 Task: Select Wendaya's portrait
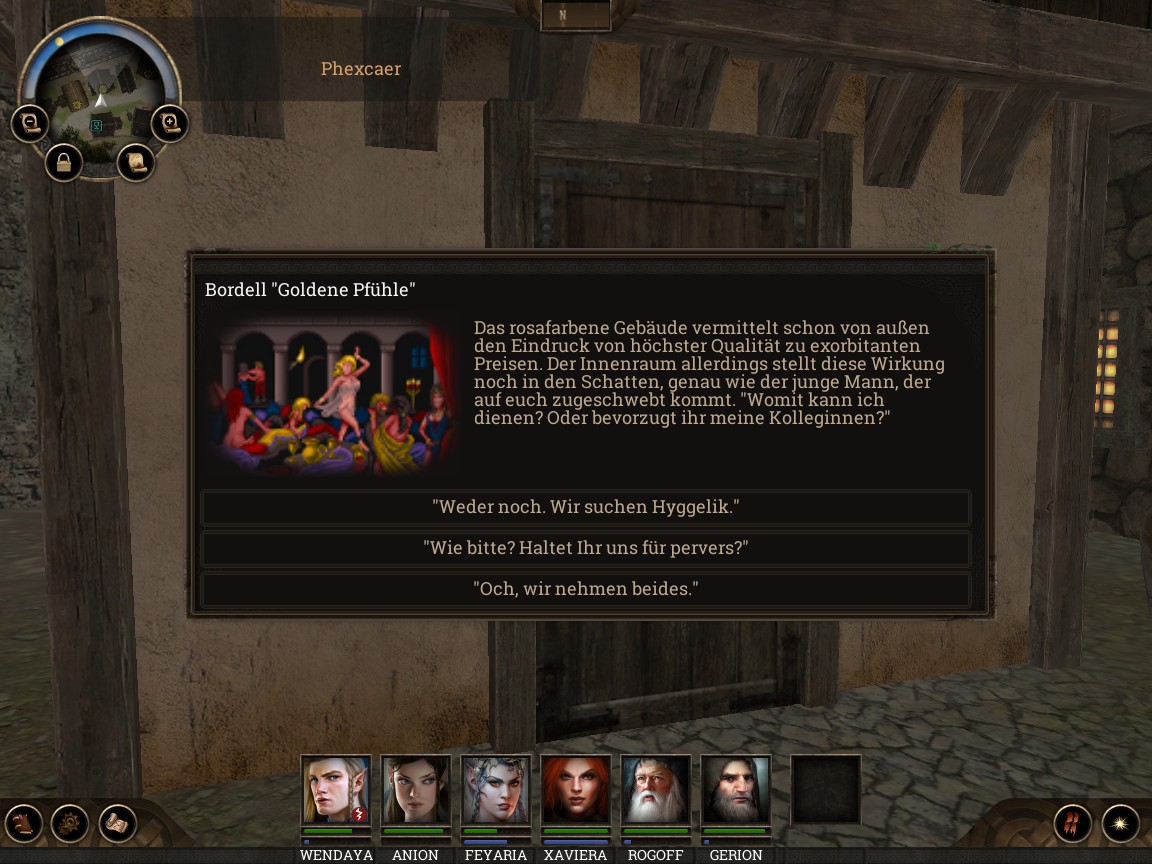[336, 790]
